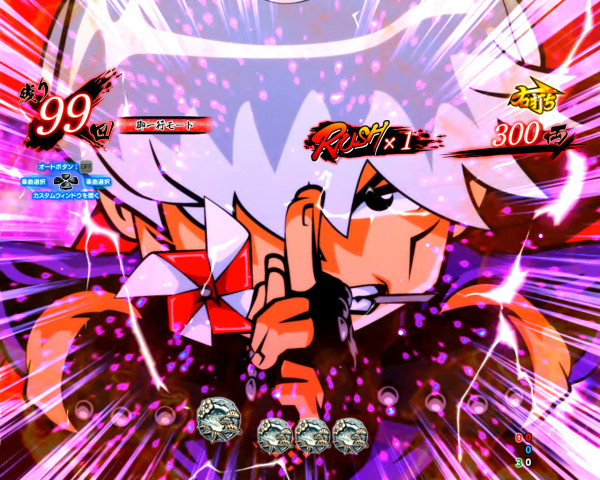Open the custom window via カスタムウィンドウを開く
600x480 pixels.
tap(64, 194)
